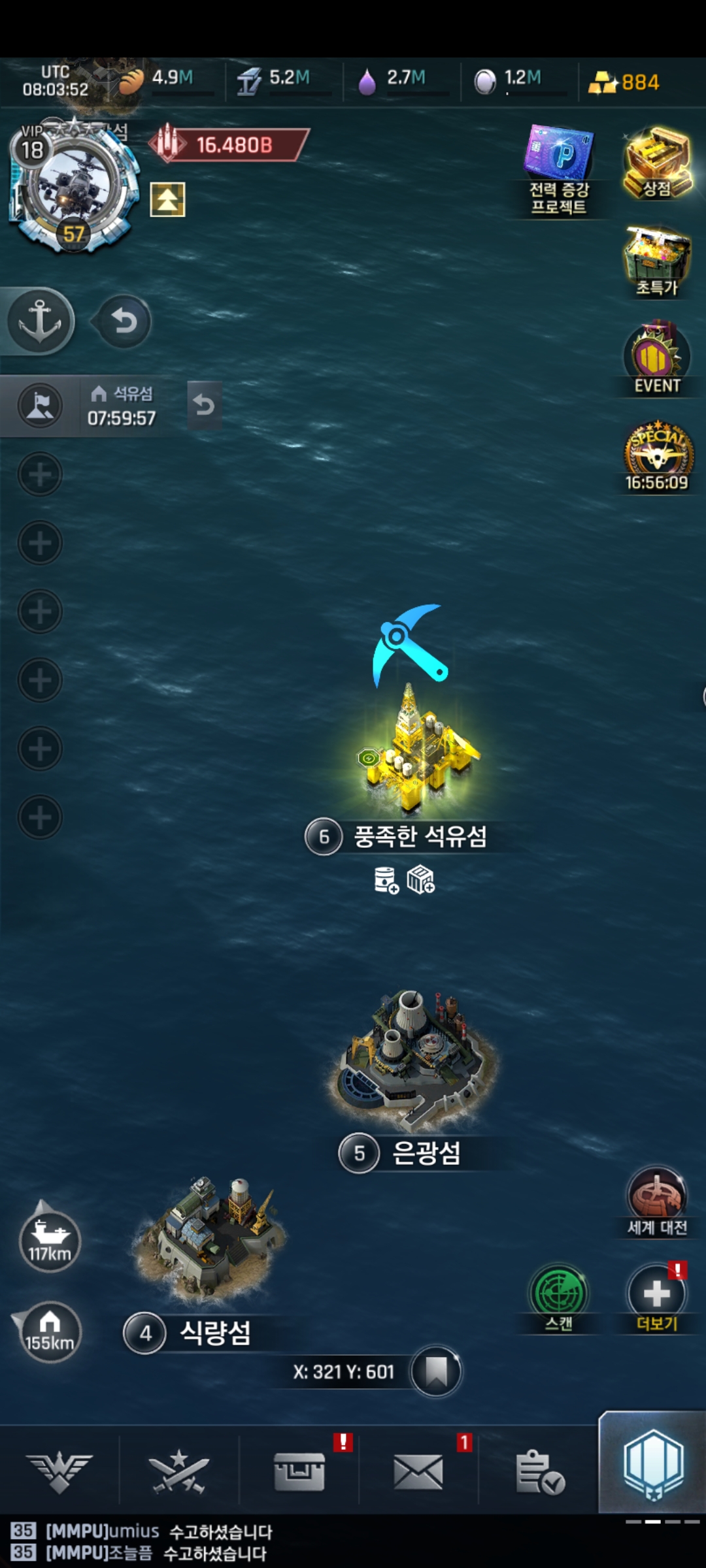
Task: Open the alliance wings emblem menu
Action: [x=59, y=1471]
